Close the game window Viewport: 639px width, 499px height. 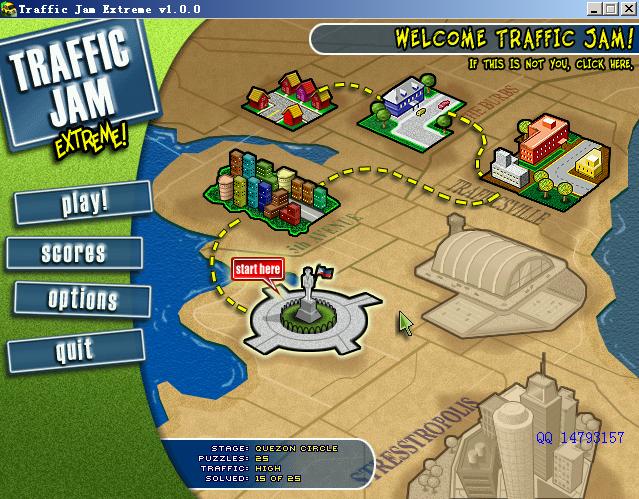click(x=629, y=8)
